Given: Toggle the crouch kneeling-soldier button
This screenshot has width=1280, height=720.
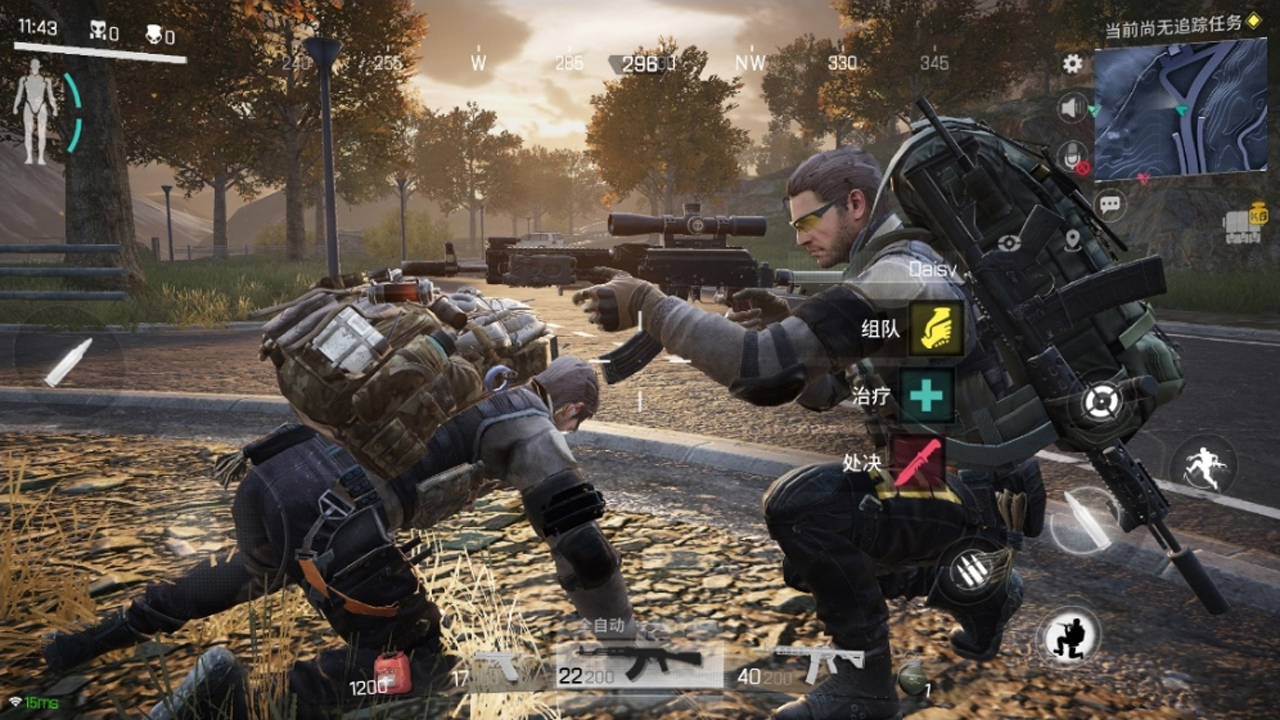Looking at the screenshot, I should tap(1068, 635).
